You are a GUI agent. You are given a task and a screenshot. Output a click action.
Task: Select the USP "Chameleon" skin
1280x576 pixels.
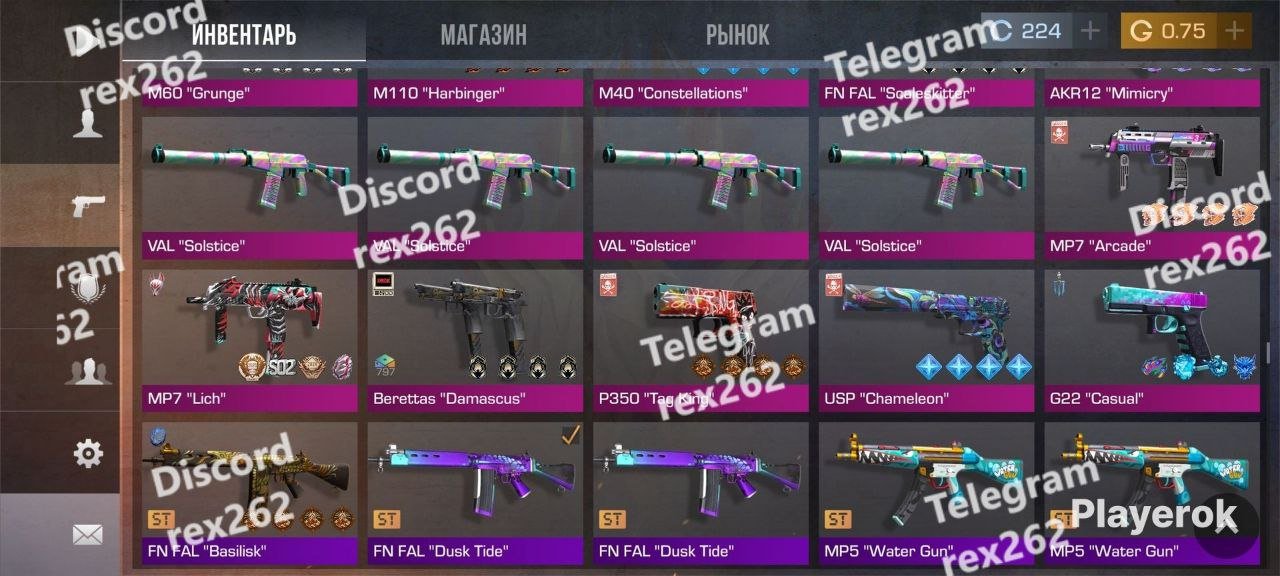tap(926, 340)
